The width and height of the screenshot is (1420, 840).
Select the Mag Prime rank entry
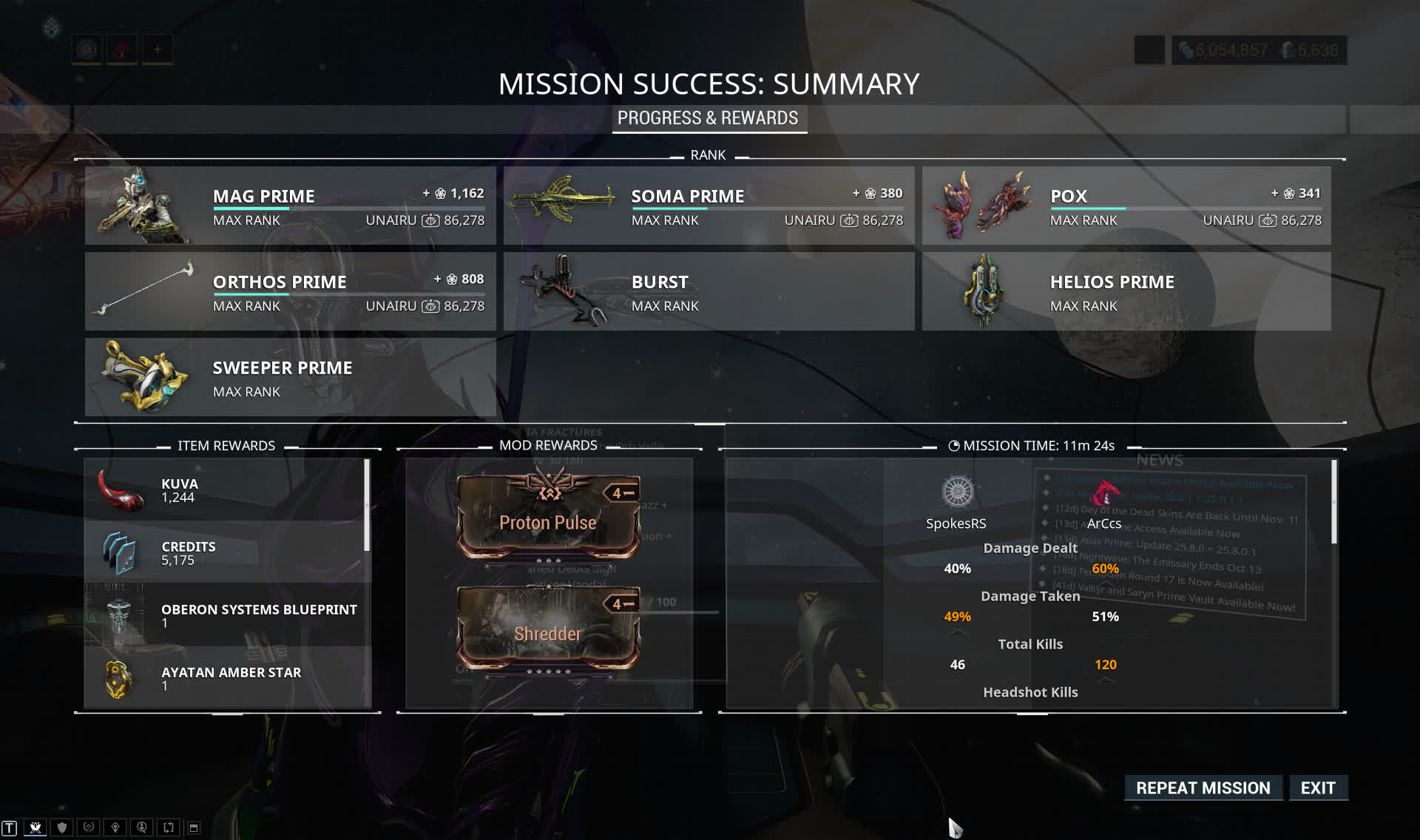[x=290, y=206]
